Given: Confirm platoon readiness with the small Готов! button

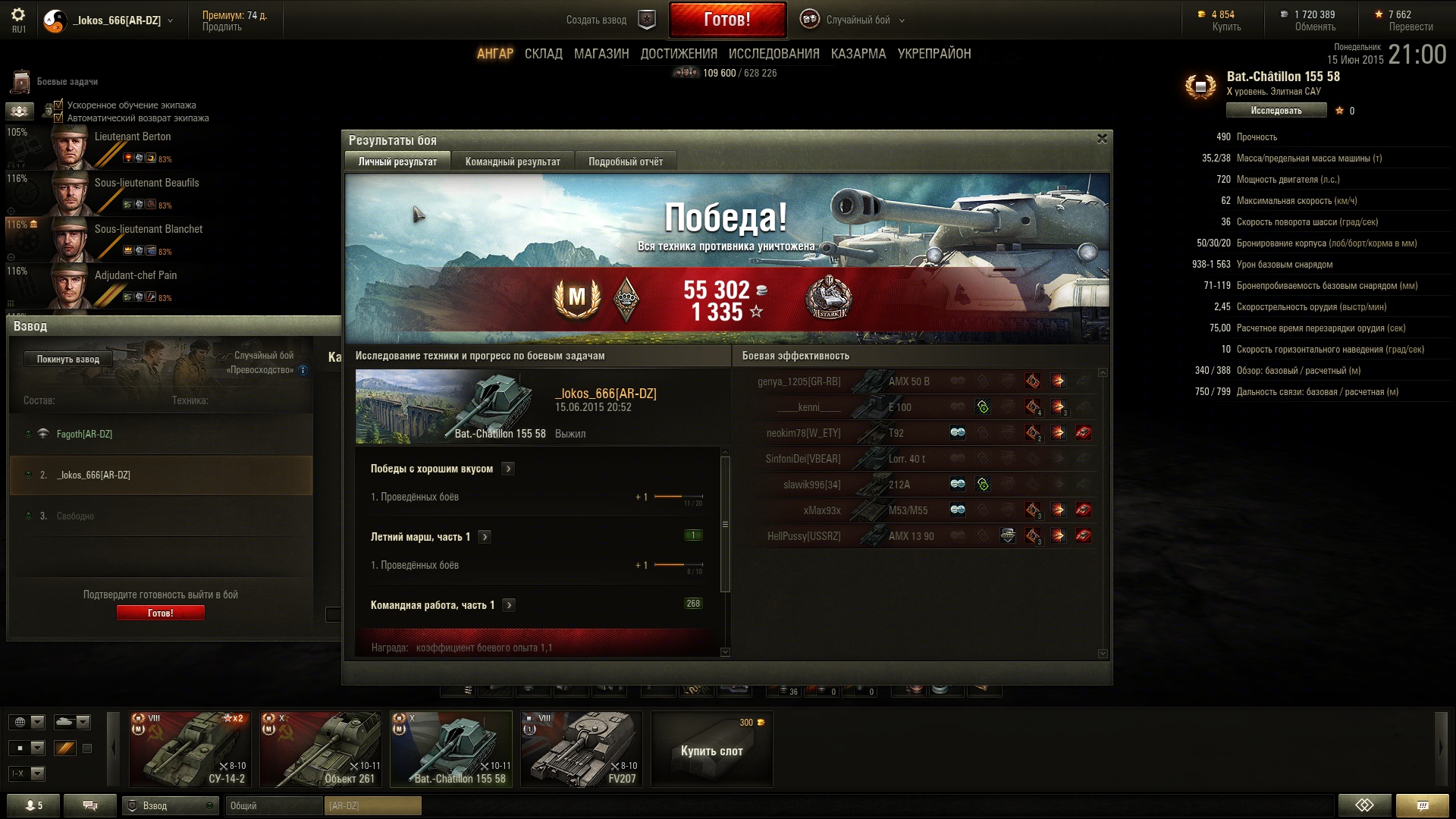Looking at the screenshot, I should coord(160,613).
